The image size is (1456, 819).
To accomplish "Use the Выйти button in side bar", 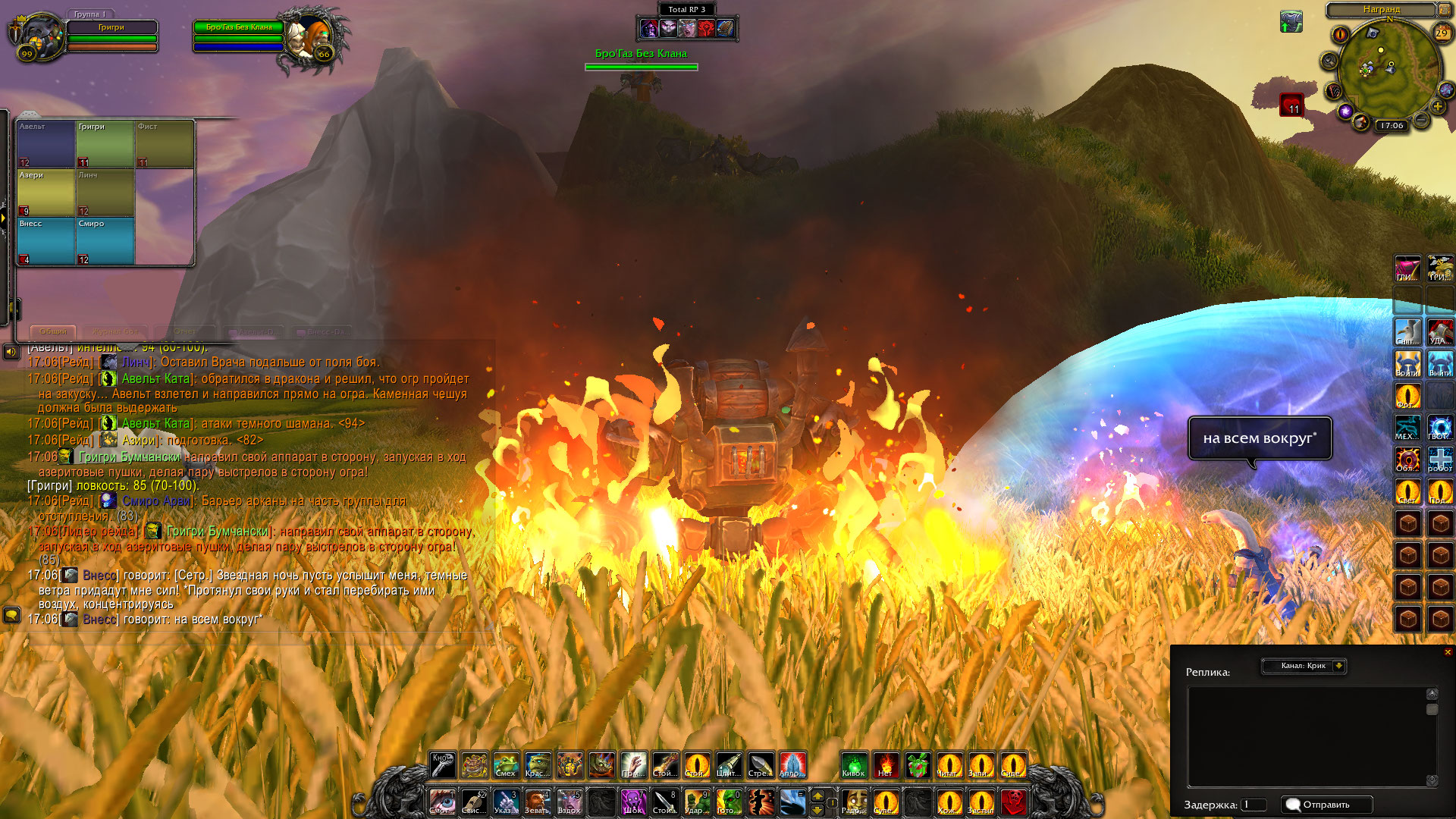I will coord(1440,365).
